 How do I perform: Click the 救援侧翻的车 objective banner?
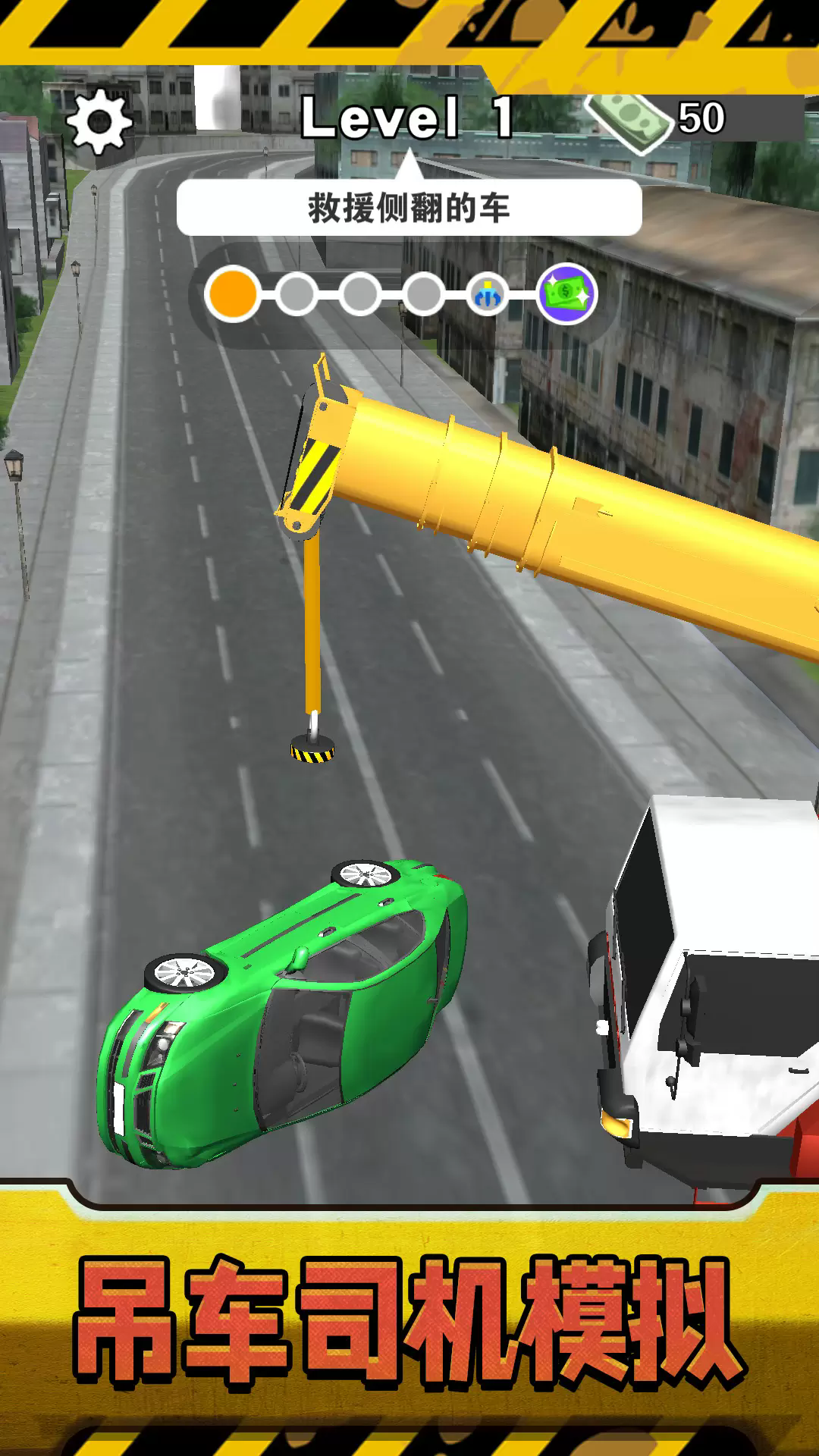409,208
